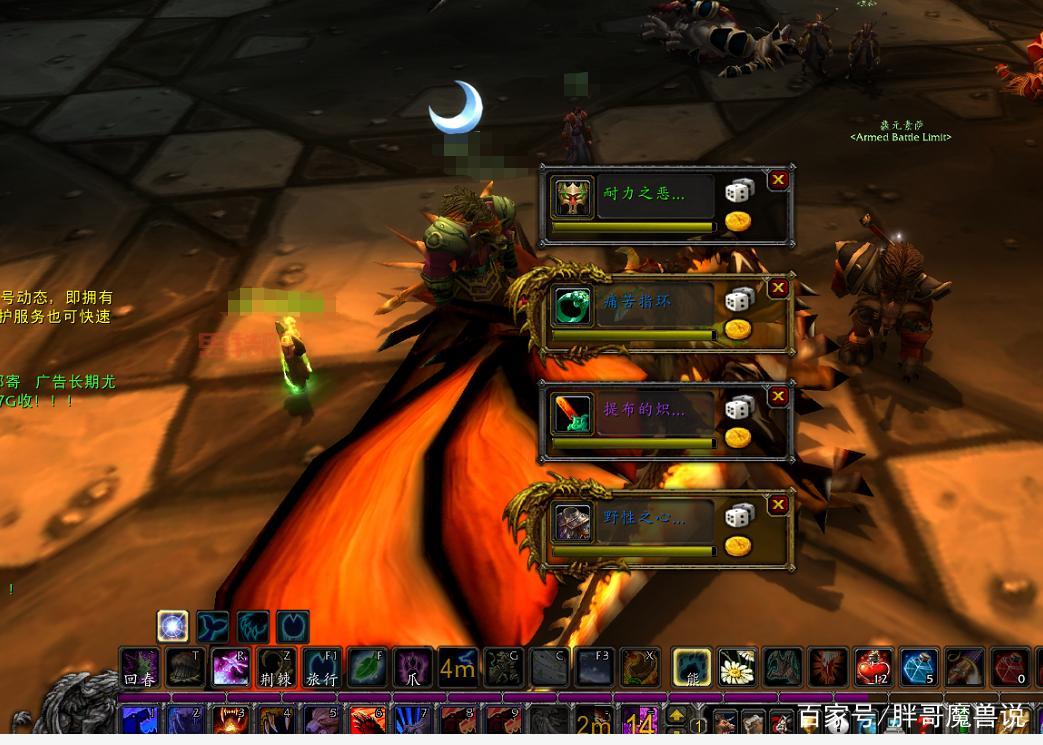Use the white daisy flower action slot
Screen dimensions: 1043x745
(x=737, y=667)
